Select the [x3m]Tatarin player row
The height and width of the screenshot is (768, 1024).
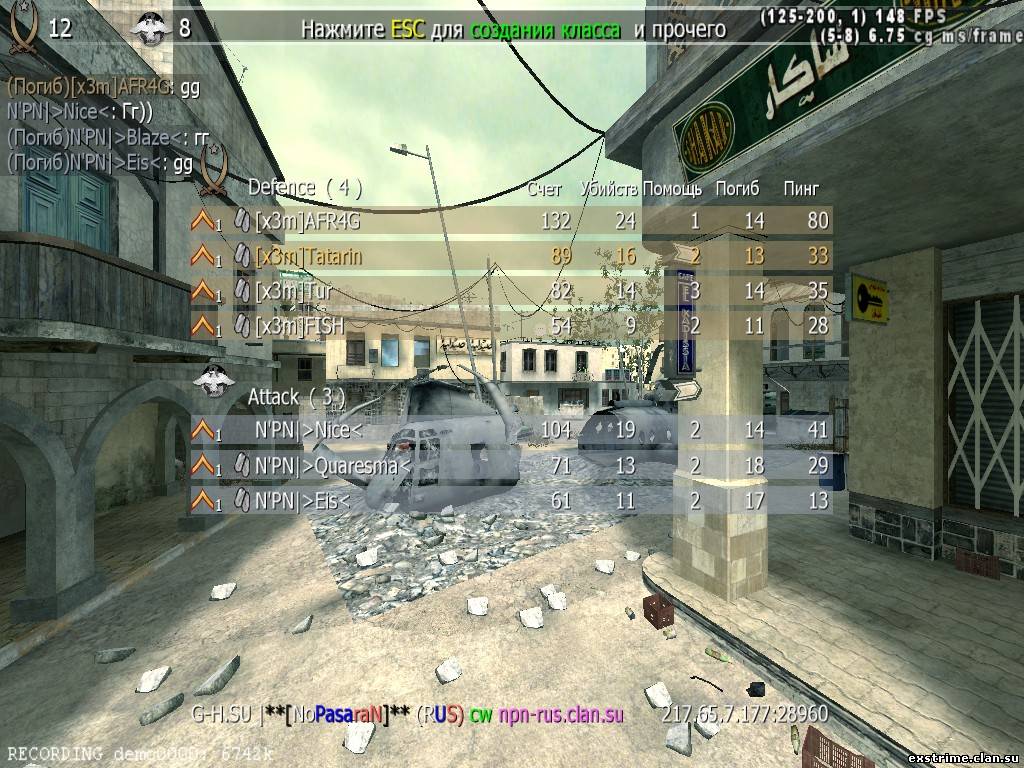click(x=510, y=257)
